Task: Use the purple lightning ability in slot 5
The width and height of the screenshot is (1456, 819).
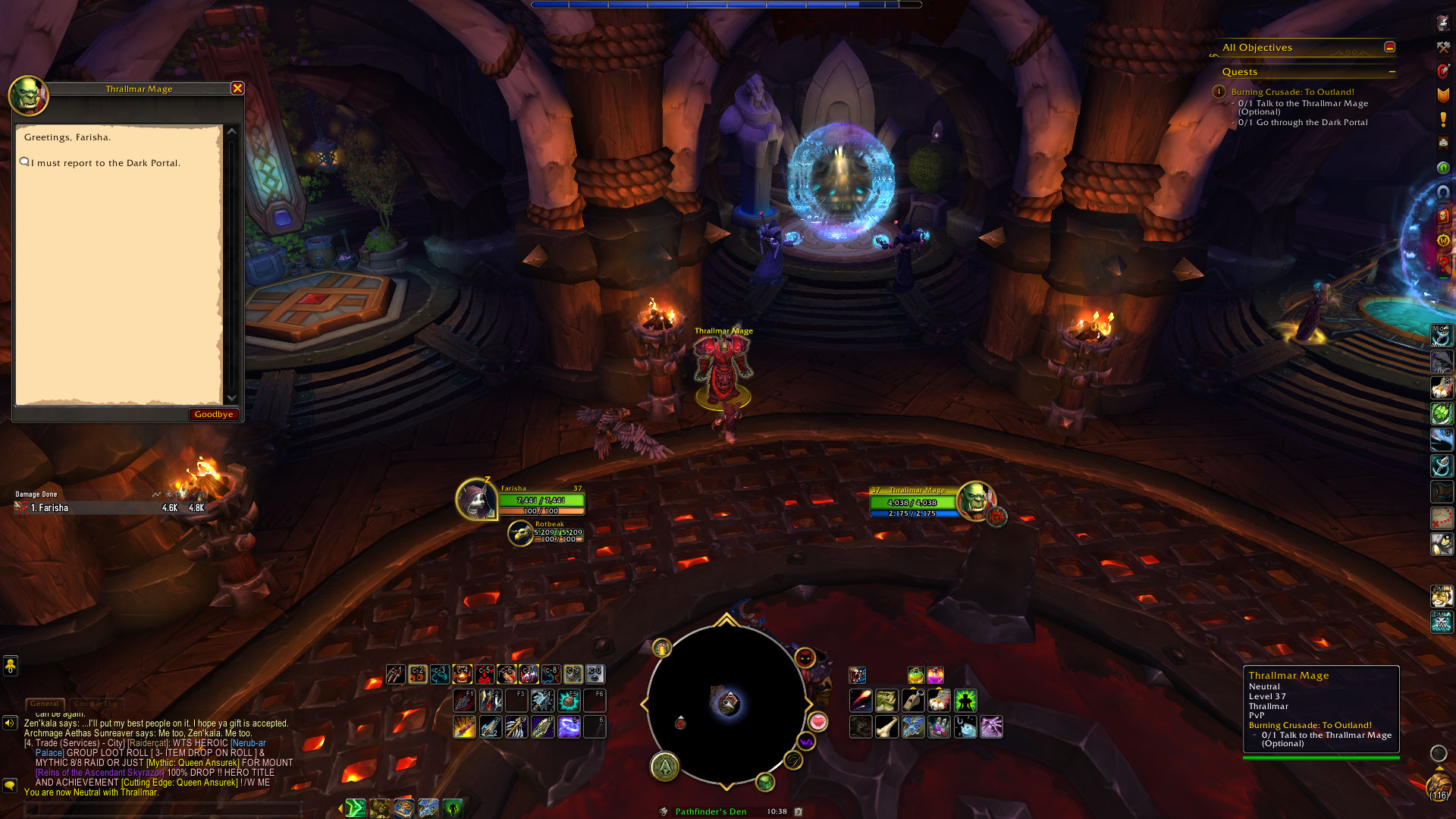Action: [x=569, y=726]
